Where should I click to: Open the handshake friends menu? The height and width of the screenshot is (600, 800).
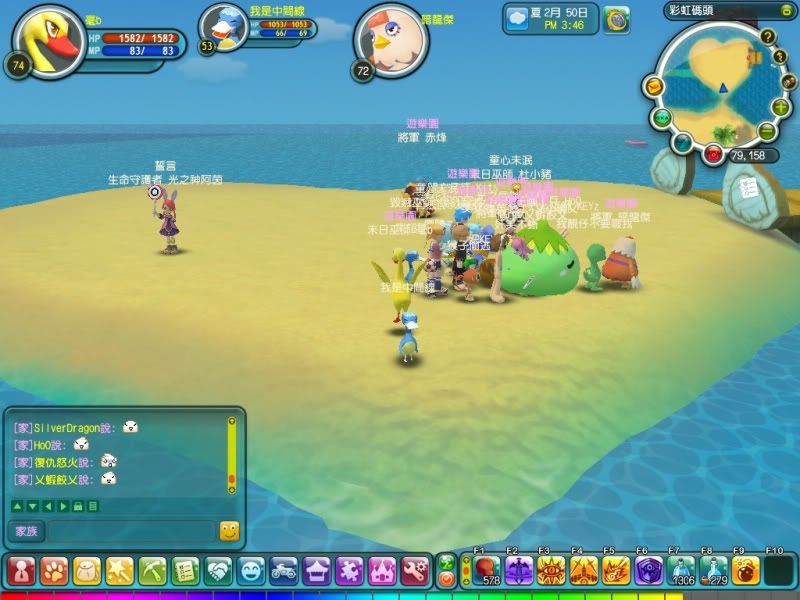(218, 571)
